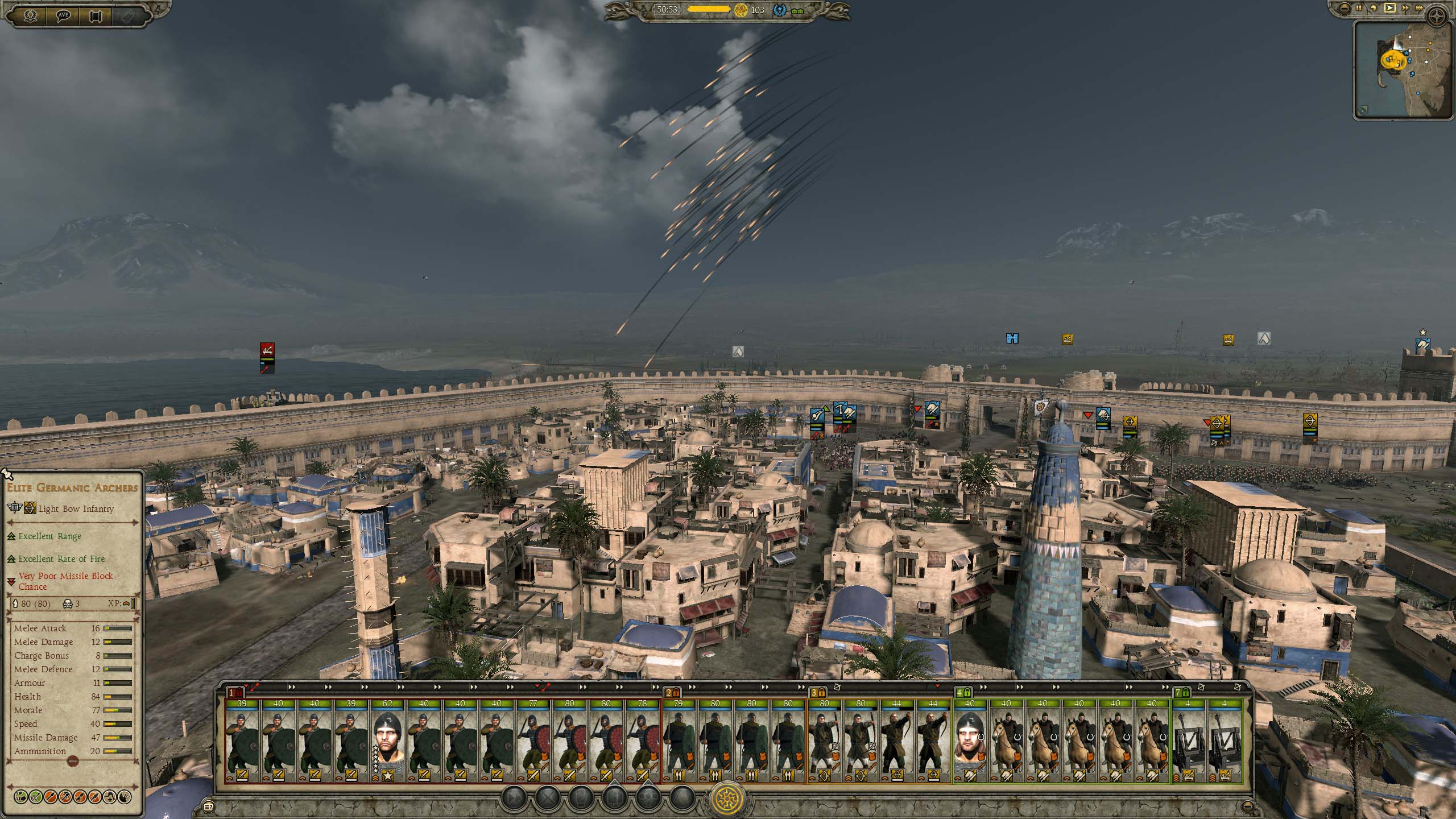Viewport: 1456px width, 819px height.
Task: Open the AVE chat speech bubble
Action: pos(63,15)
